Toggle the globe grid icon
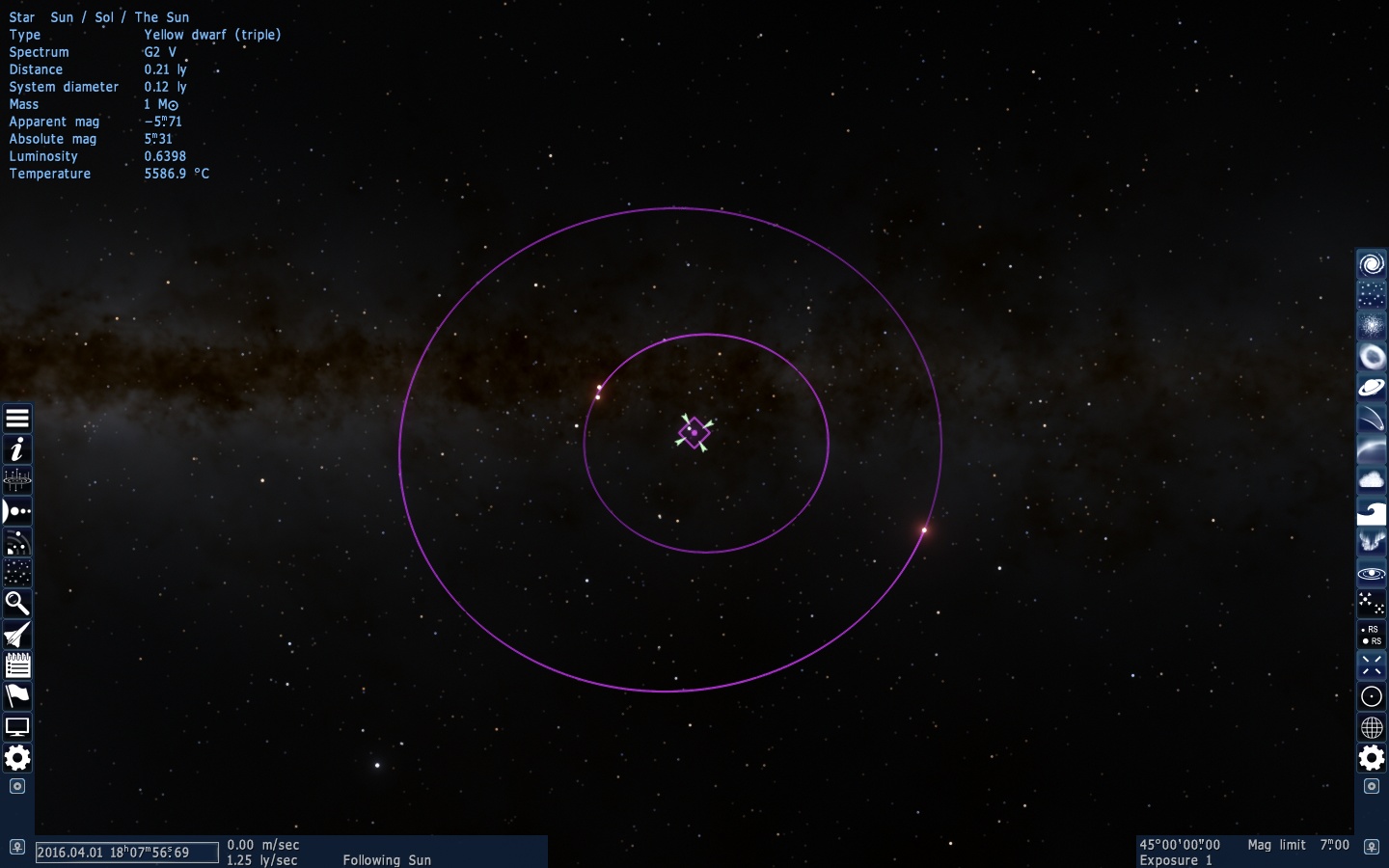1389x868 pixels. point(1372,727)
